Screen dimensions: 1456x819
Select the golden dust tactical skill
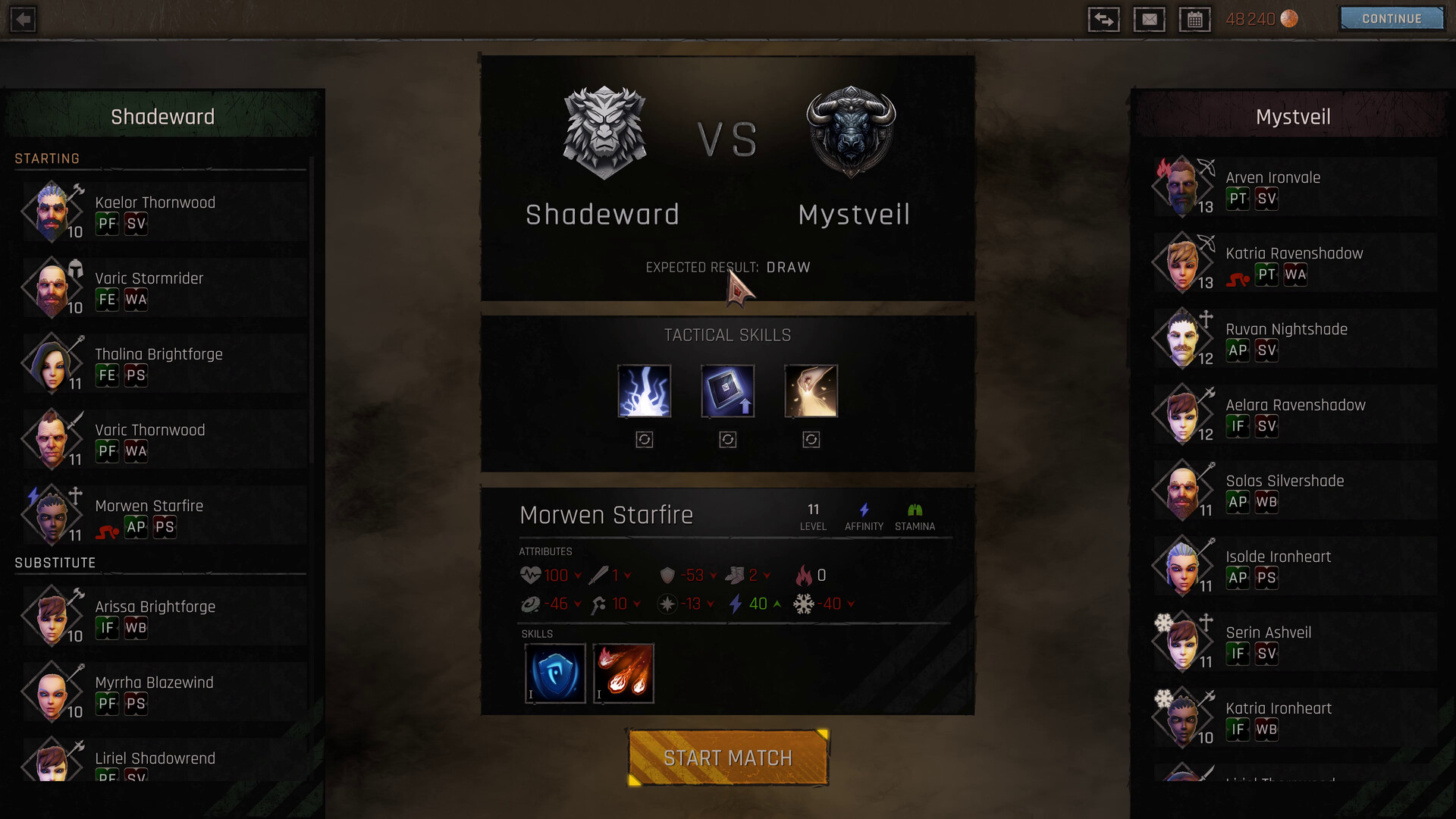click(811, 391)
